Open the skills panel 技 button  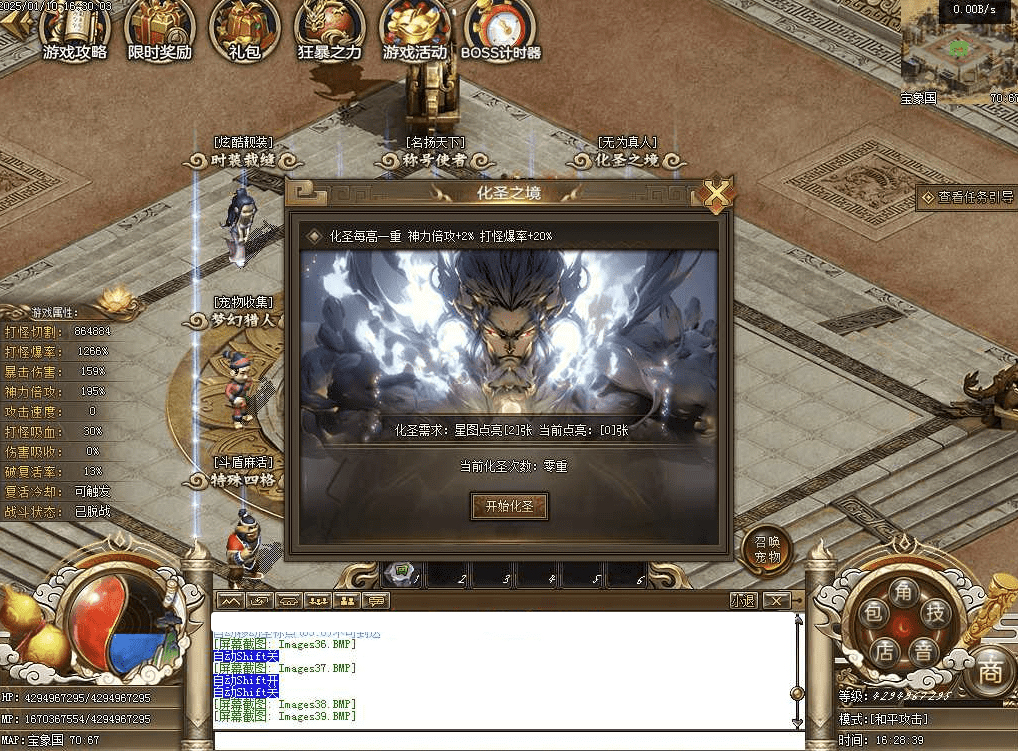[x=936, y=613]
